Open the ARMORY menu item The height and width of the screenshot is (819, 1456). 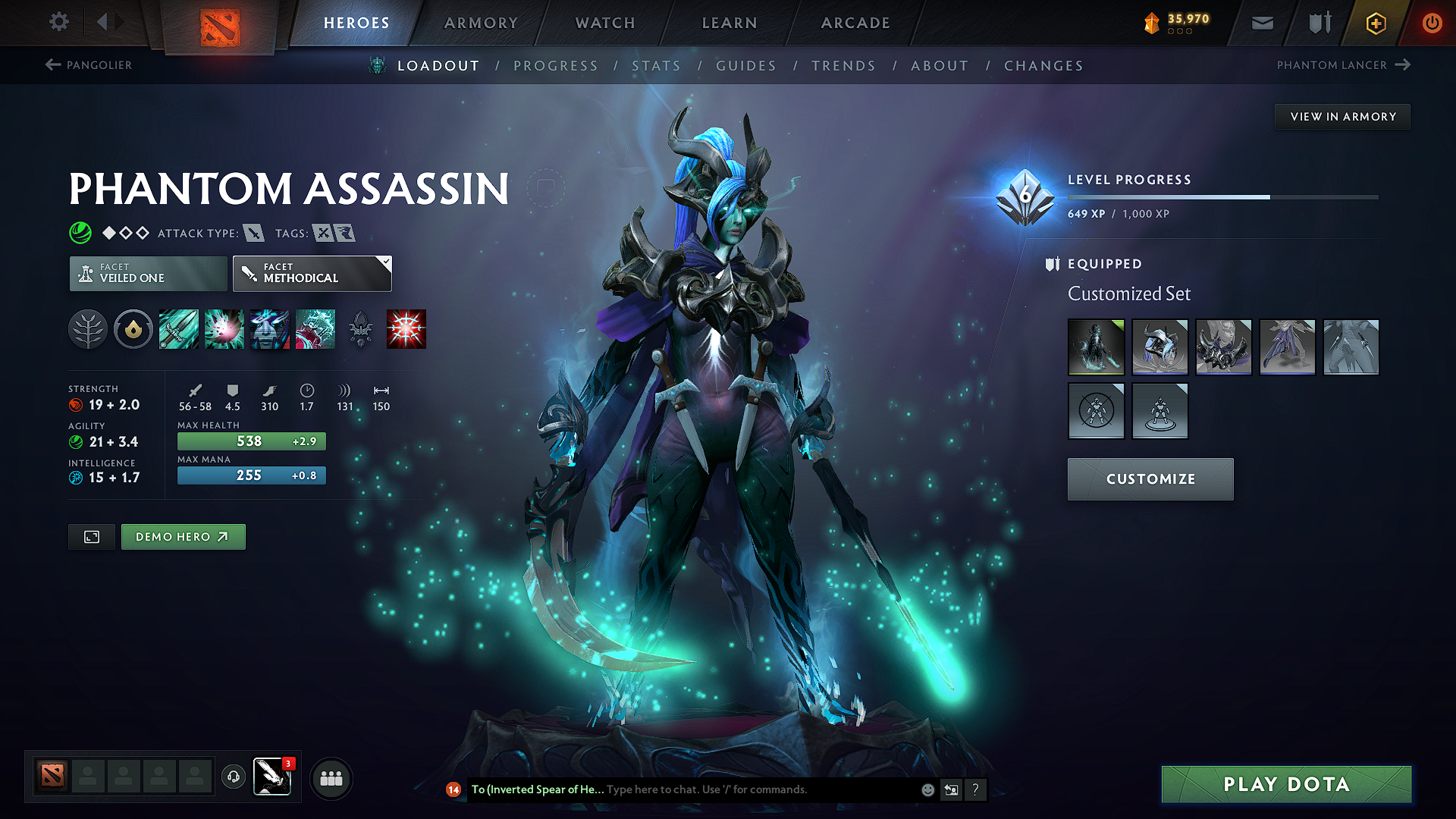pyautogui.click(x=481, y=23)
